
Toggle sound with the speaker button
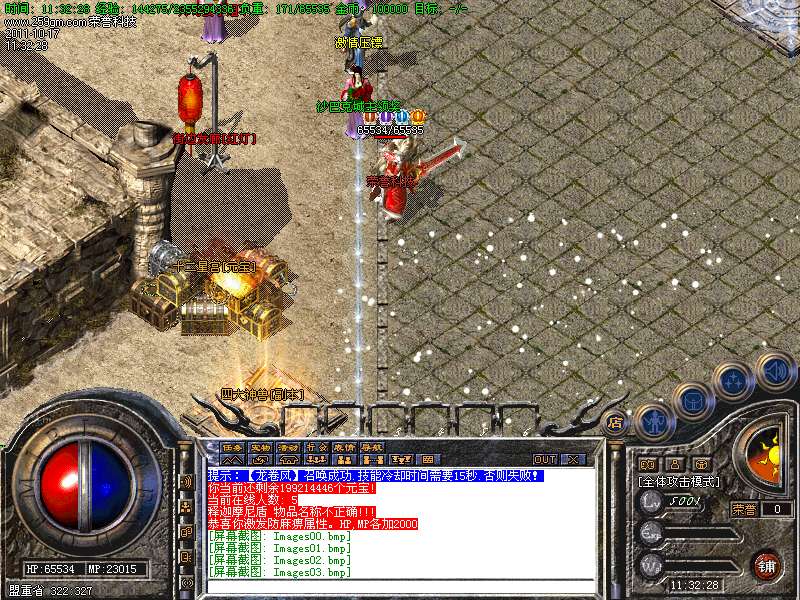pos(775,372)
